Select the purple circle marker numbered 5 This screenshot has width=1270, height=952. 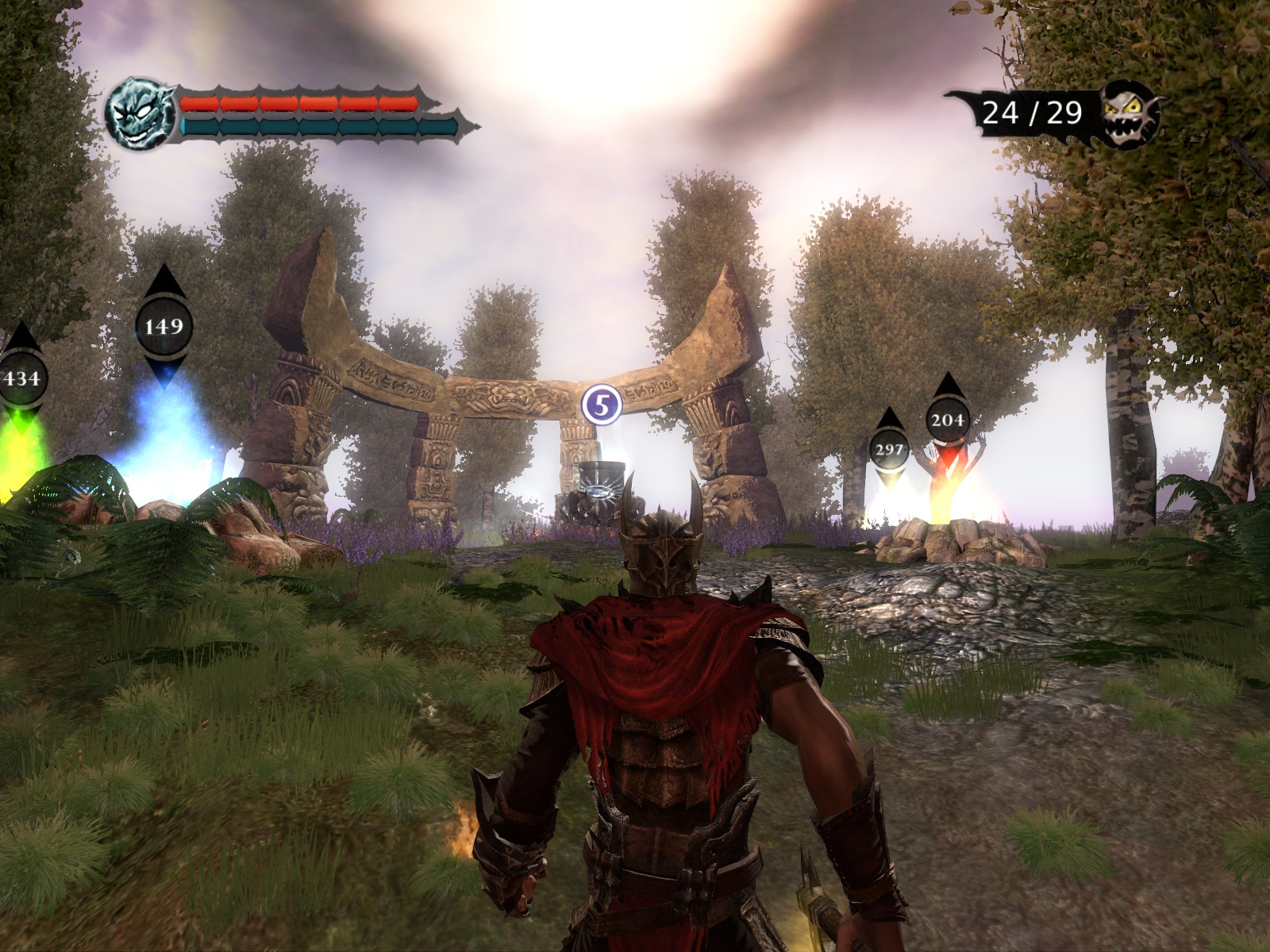pos(601,405)
